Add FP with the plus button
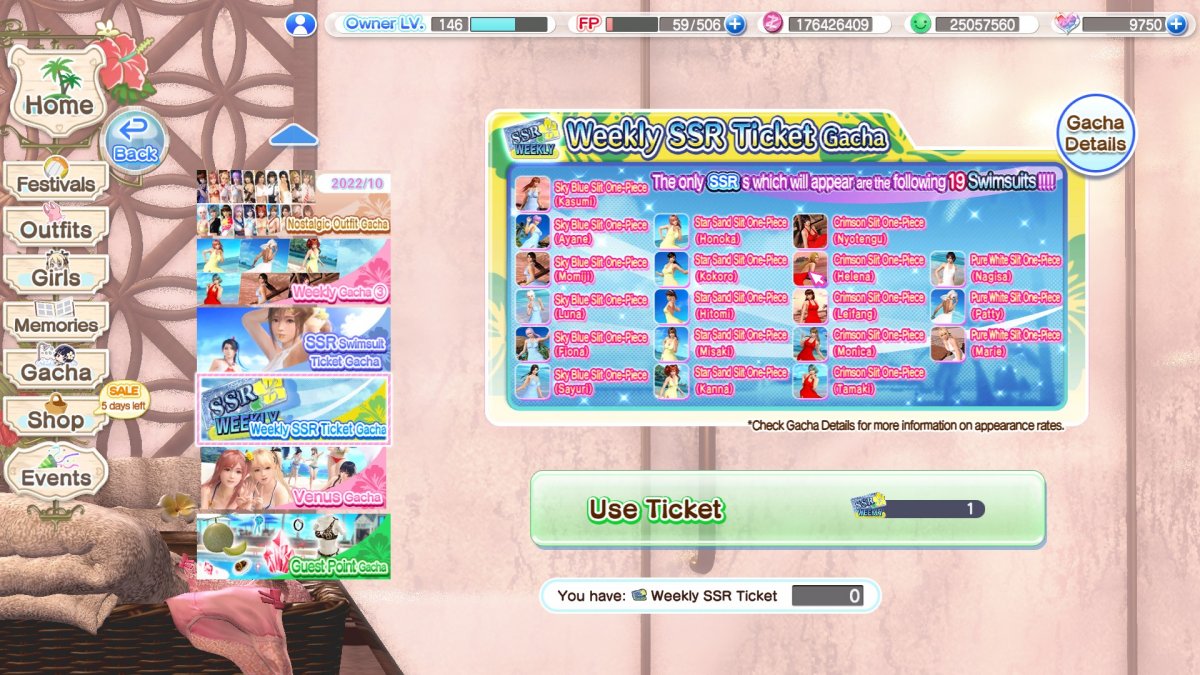1200x675 pixels. [x=735, y=24]
